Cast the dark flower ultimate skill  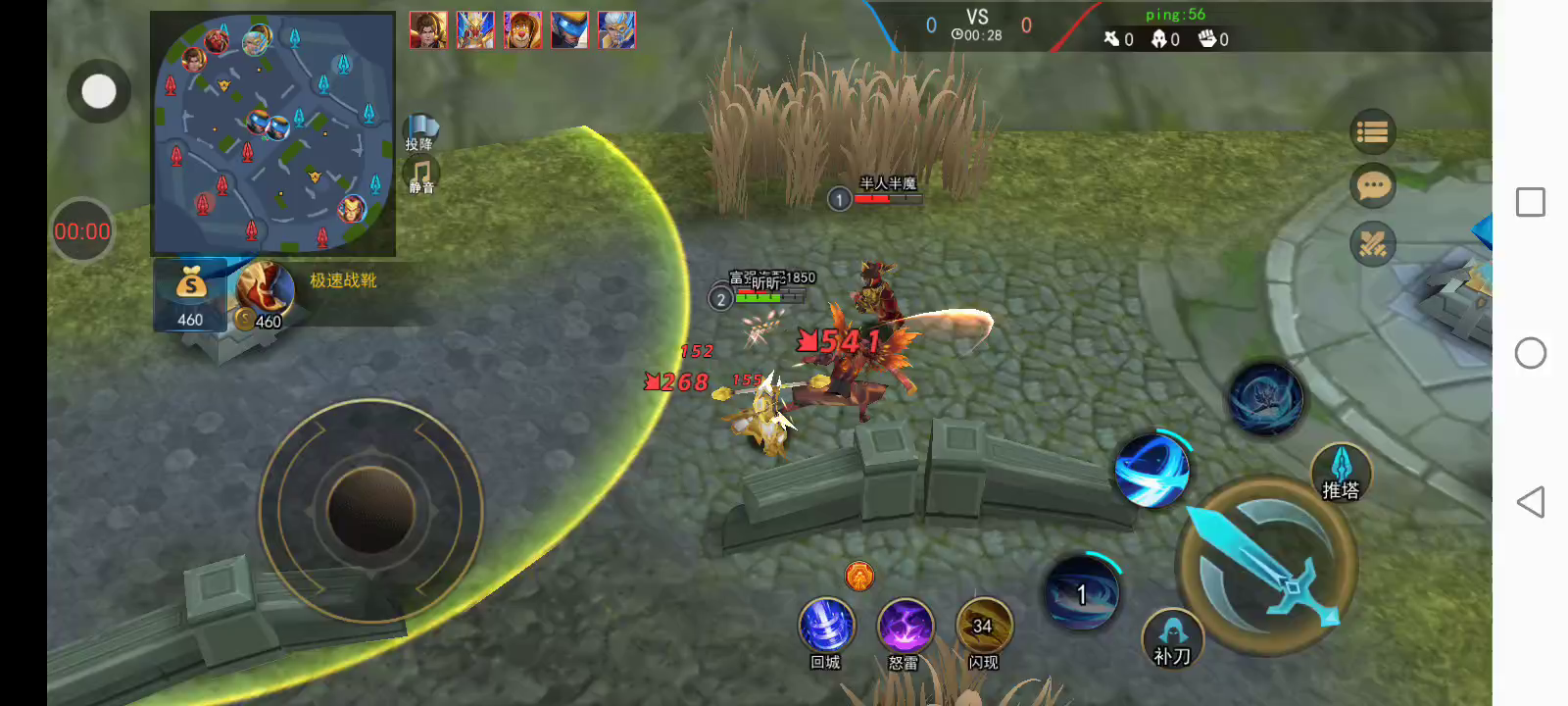tap(1265, 399)
